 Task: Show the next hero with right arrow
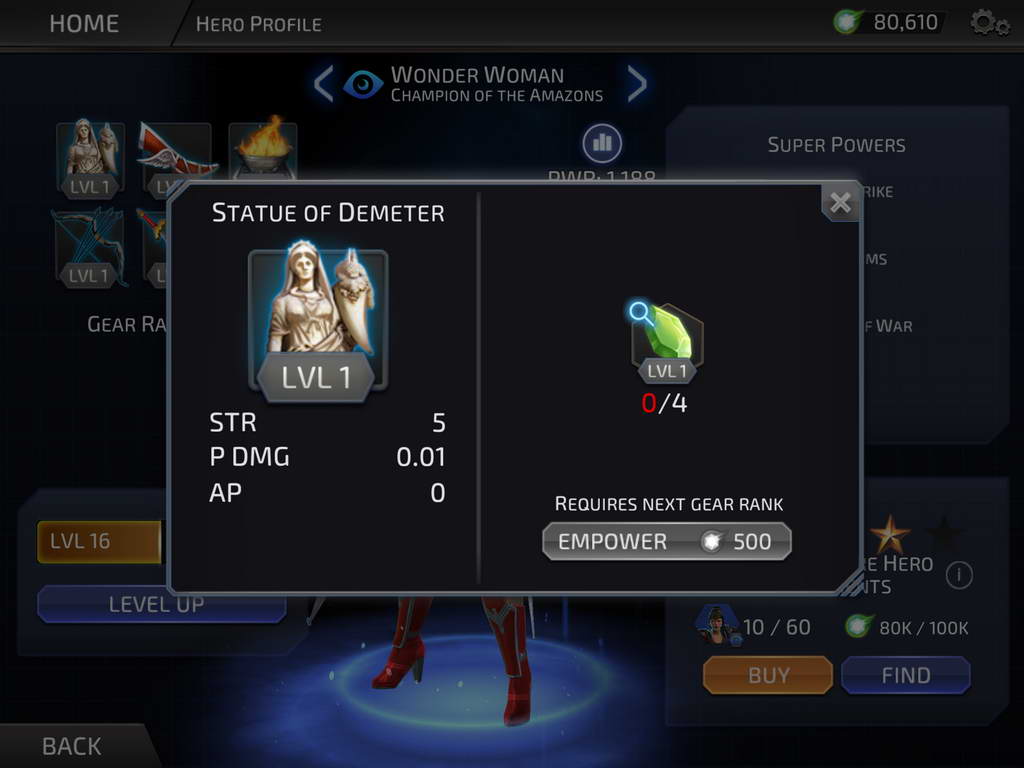pos(637,85)
